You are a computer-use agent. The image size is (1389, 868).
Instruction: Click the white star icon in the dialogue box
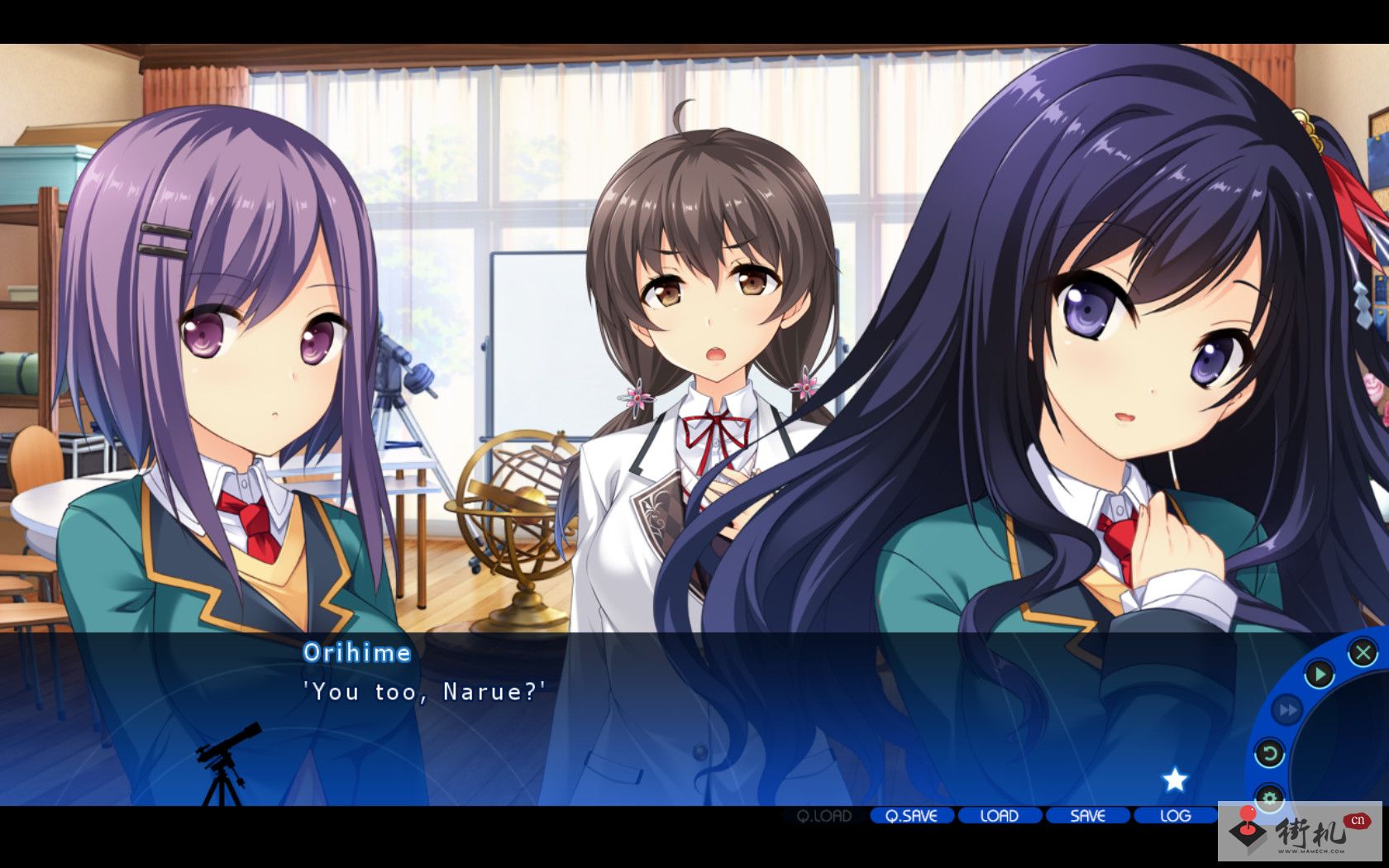[x=1174, y=779]
